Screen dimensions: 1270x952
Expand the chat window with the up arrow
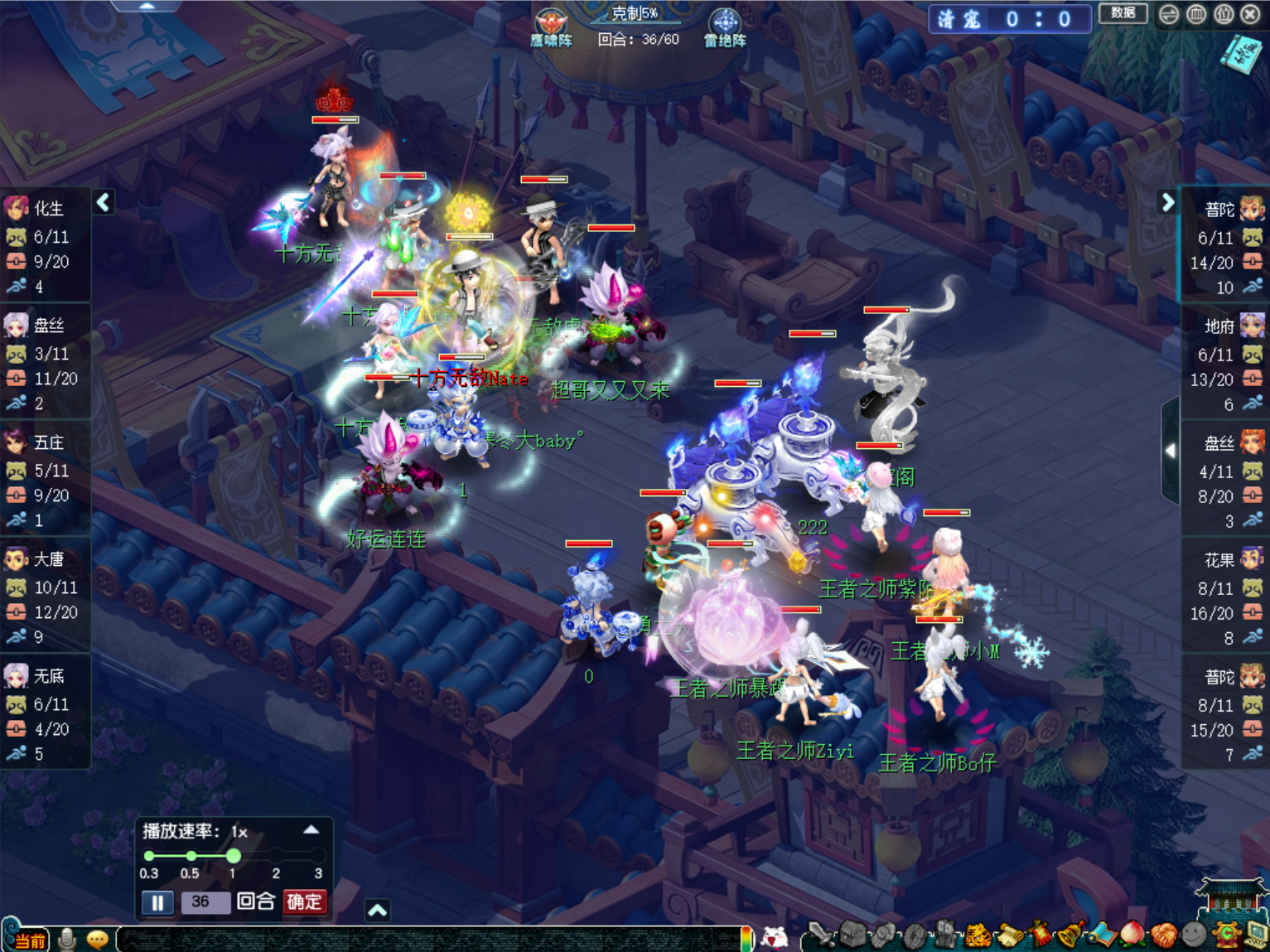(x=378, y=911)
